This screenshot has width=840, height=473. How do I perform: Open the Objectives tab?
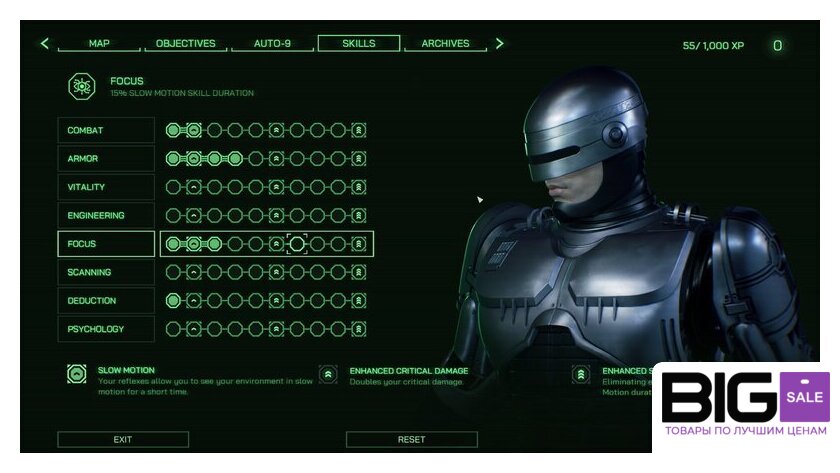coord(185,44)
